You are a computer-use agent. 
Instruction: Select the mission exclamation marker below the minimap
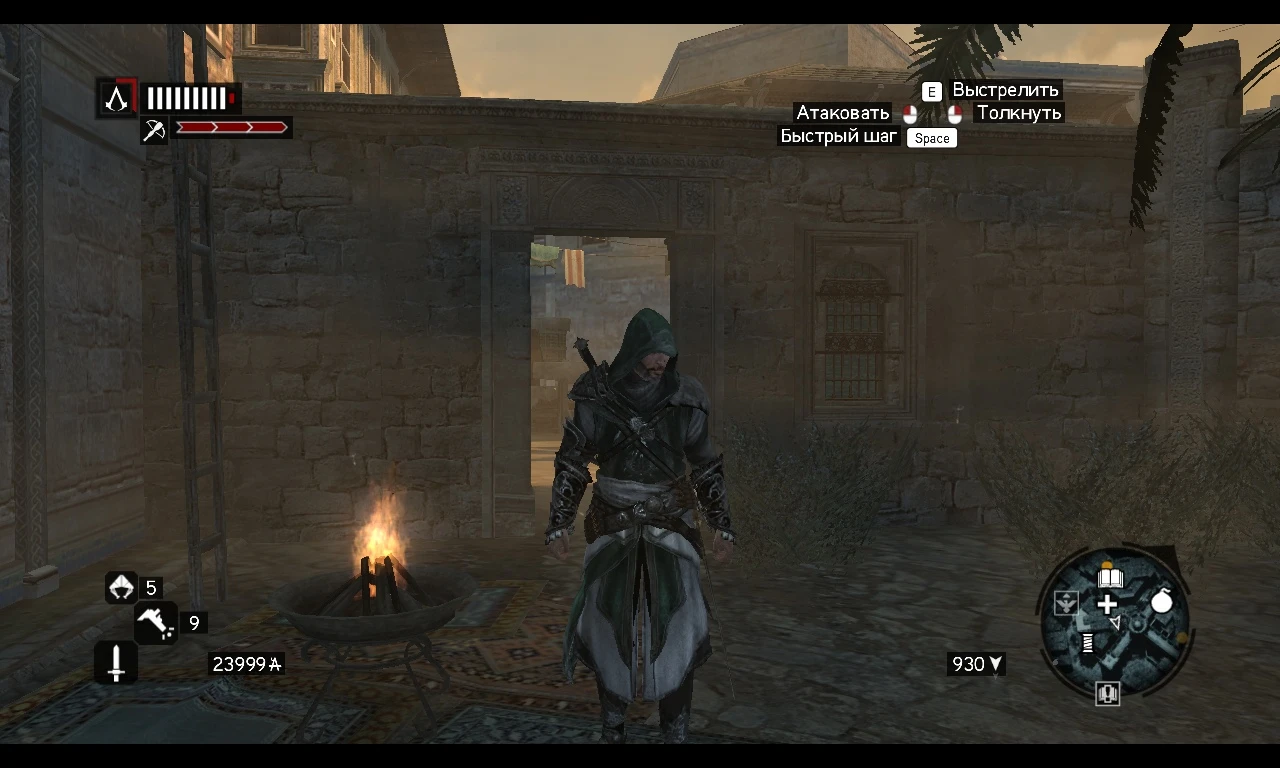[x=1110, y=693]
